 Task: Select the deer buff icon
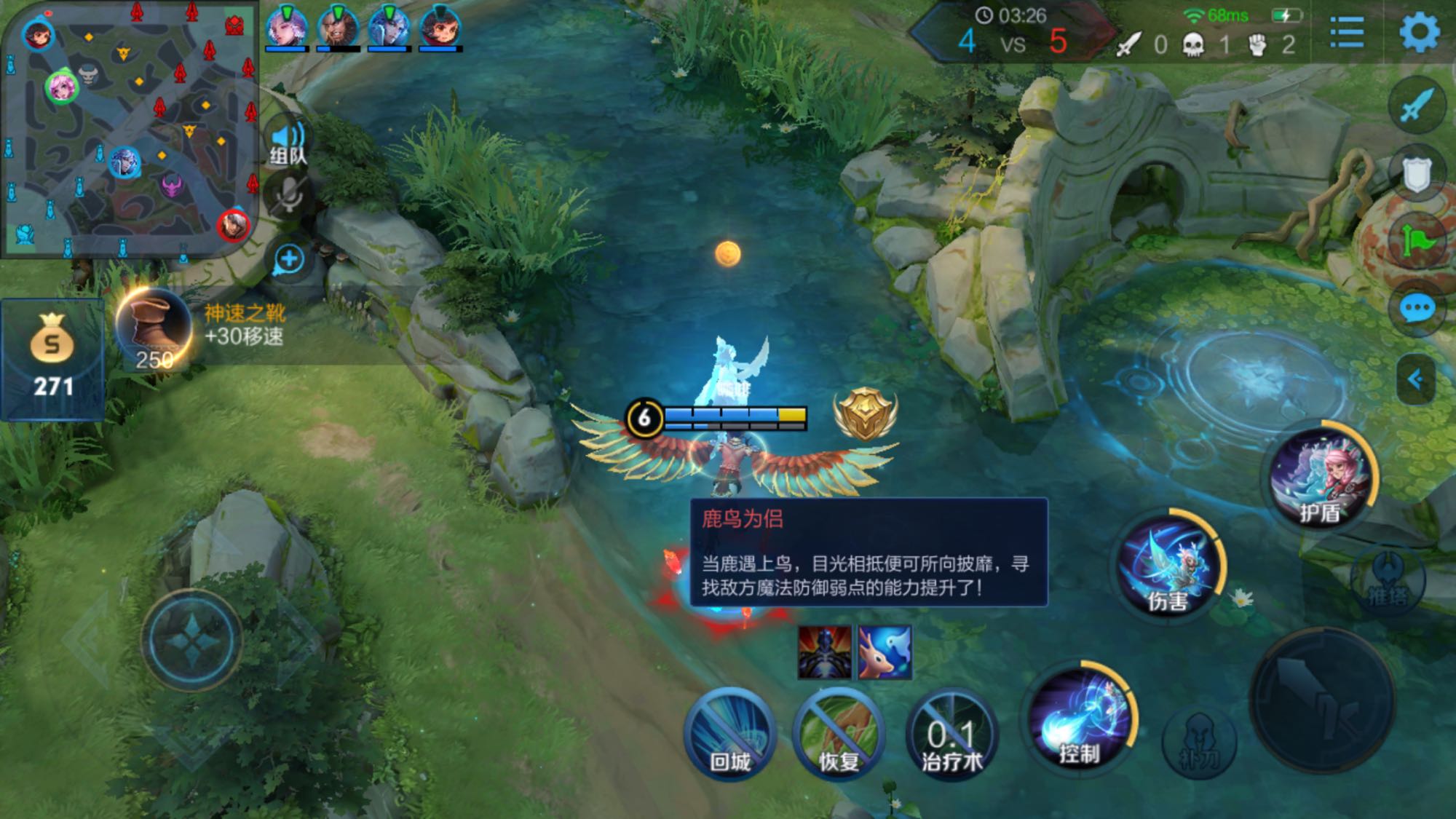pyautogui.click(x=885, y=652)
